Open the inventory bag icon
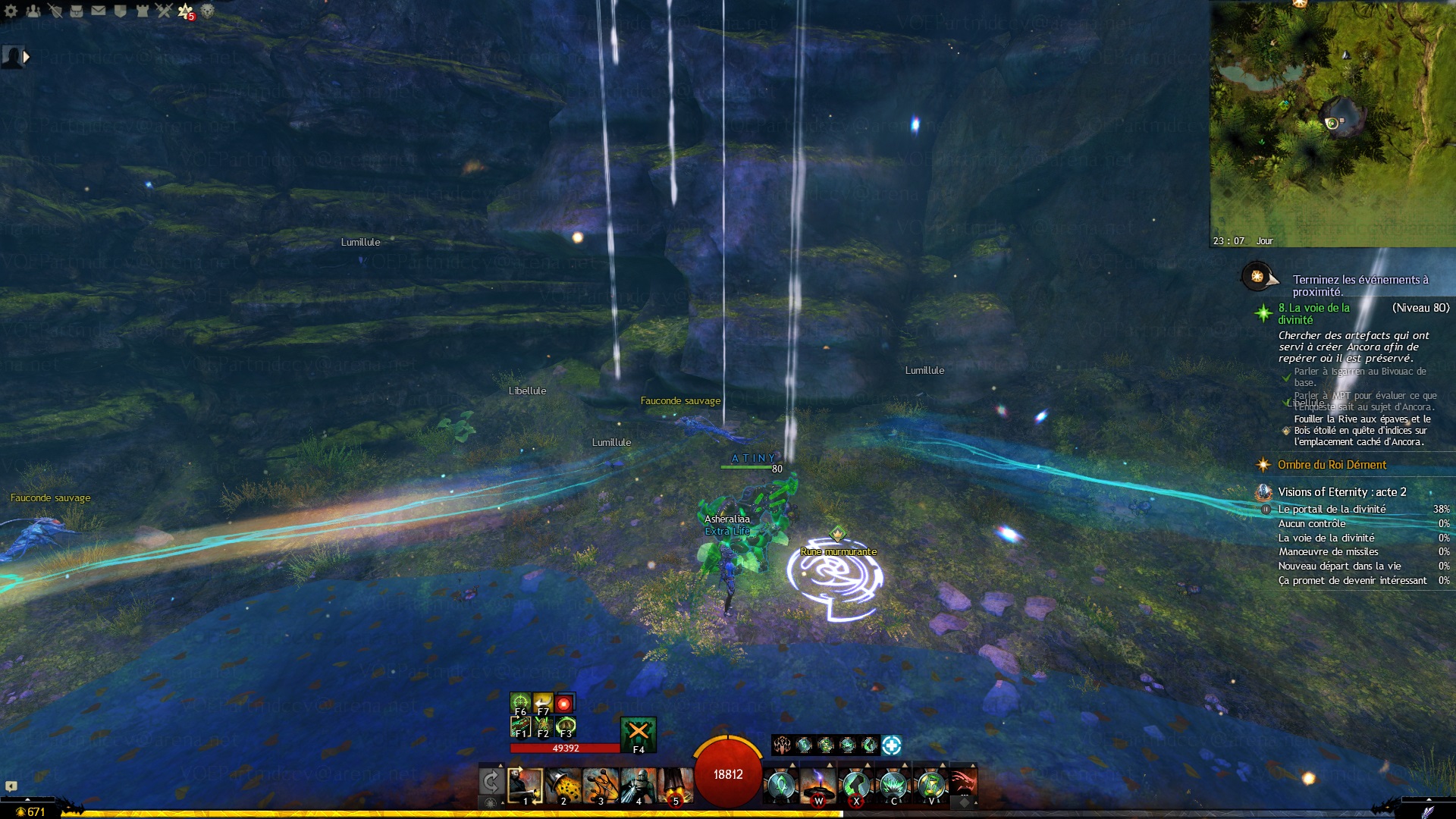This screenshot has height=819, width=1456. pyautogui.click(x=77, y=11)
